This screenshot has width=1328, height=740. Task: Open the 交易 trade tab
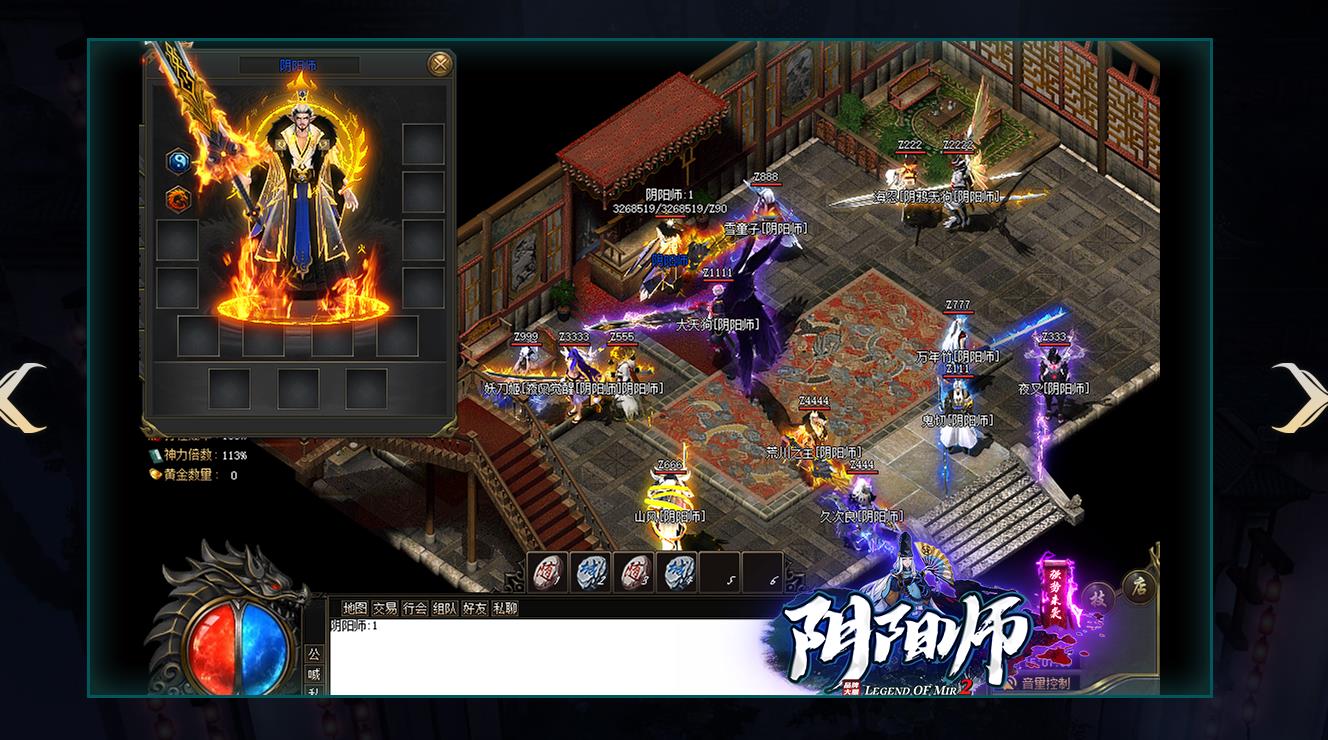coord(385,608)
